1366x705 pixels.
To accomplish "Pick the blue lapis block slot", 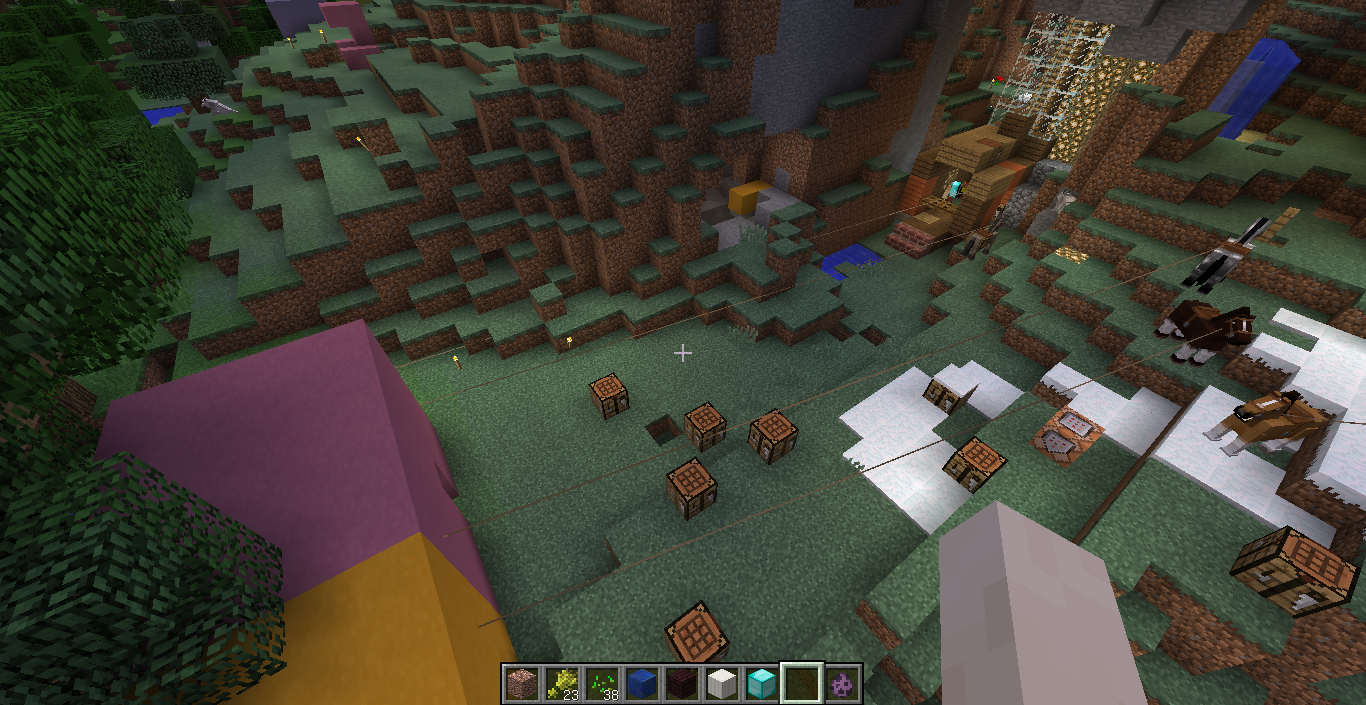I will coord(641,684).
